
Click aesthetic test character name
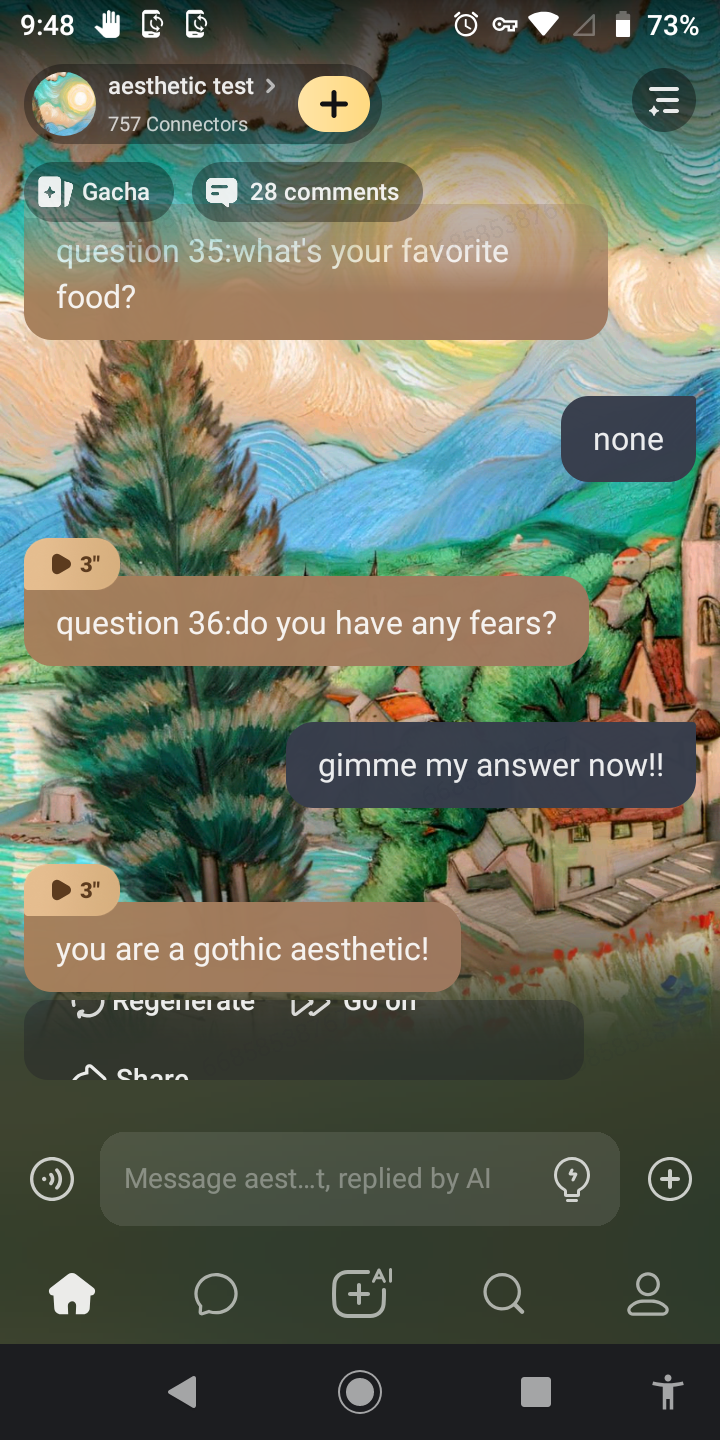point(181,87)
